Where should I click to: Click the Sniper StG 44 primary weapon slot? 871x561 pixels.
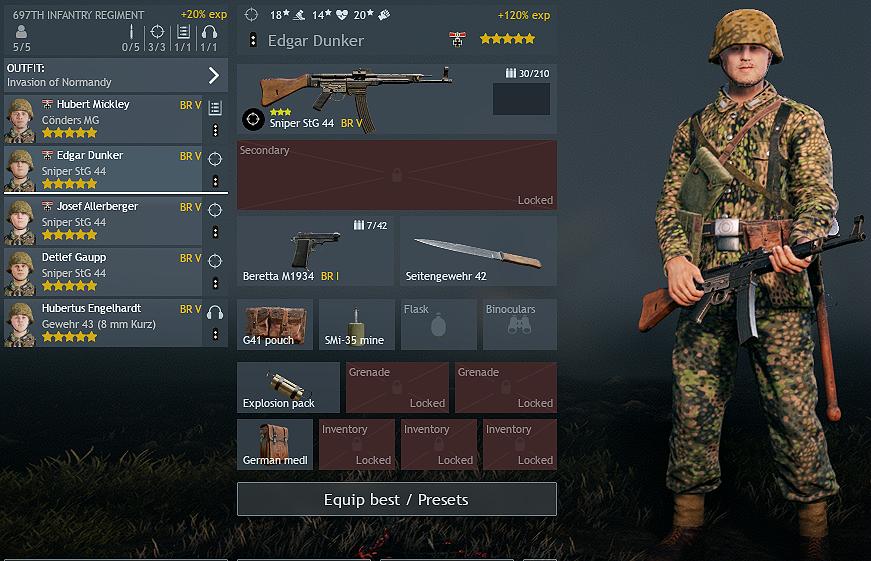[x=360, y=99]
